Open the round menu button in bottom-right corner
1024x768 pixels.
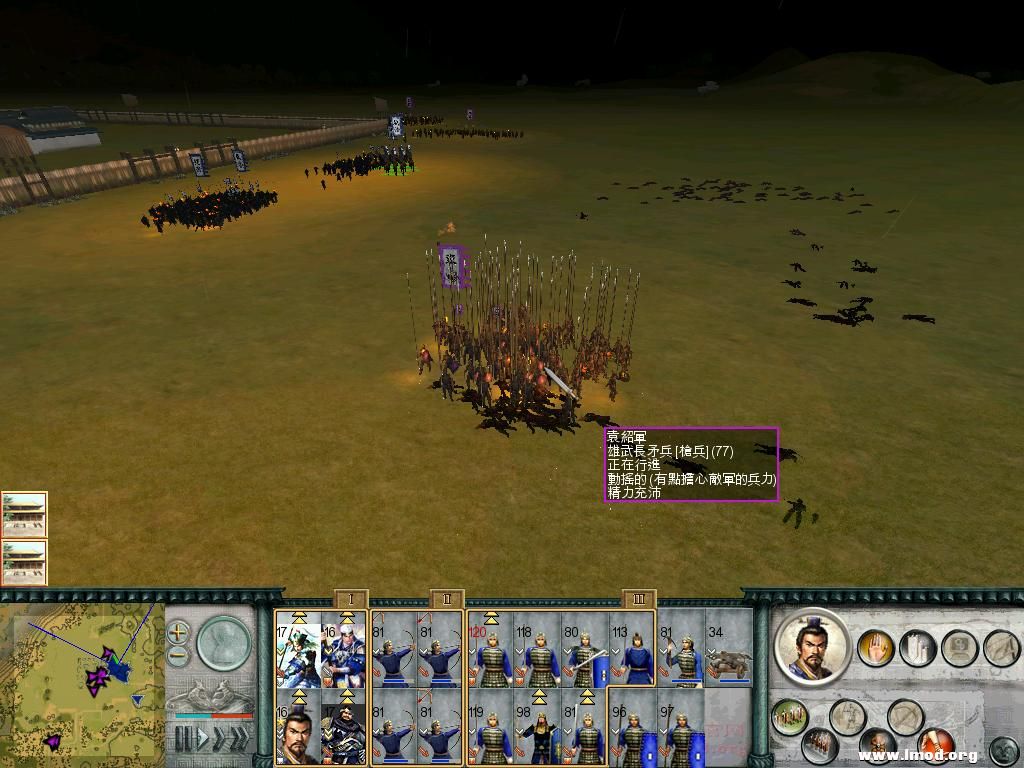click(1003, 748)
